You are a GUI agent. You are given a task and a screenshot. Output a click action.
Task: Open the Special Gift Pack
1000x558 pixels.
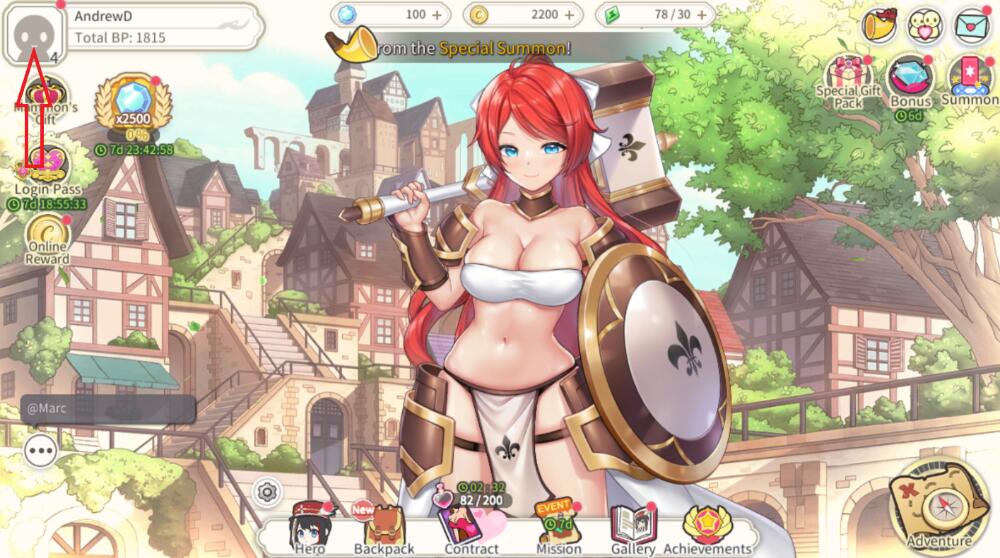click(848, 80)
